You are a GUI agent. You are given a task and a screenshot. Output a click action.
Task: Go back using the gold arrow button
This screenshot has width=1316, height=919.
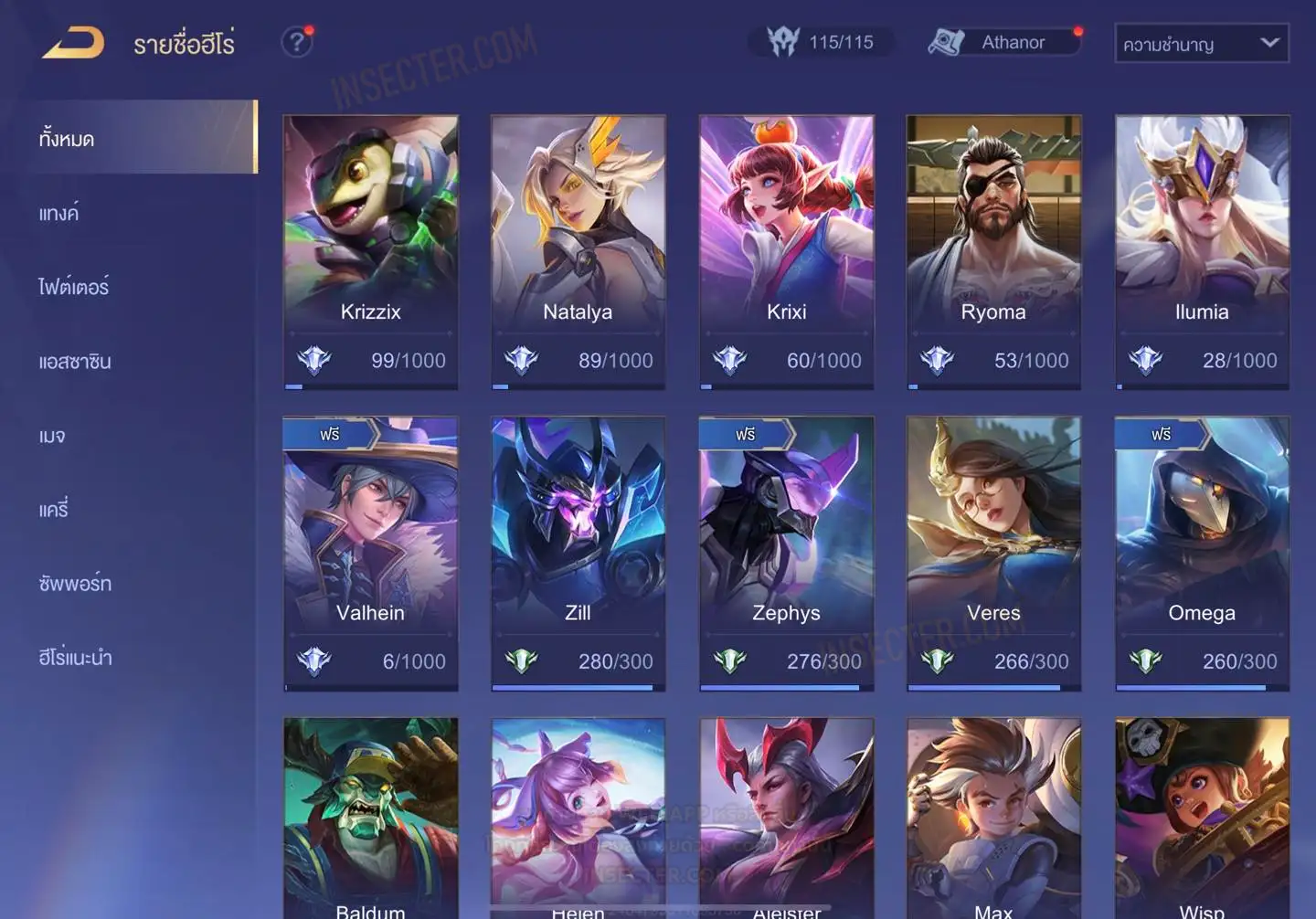pyautogui.click(x=73, y=42)
